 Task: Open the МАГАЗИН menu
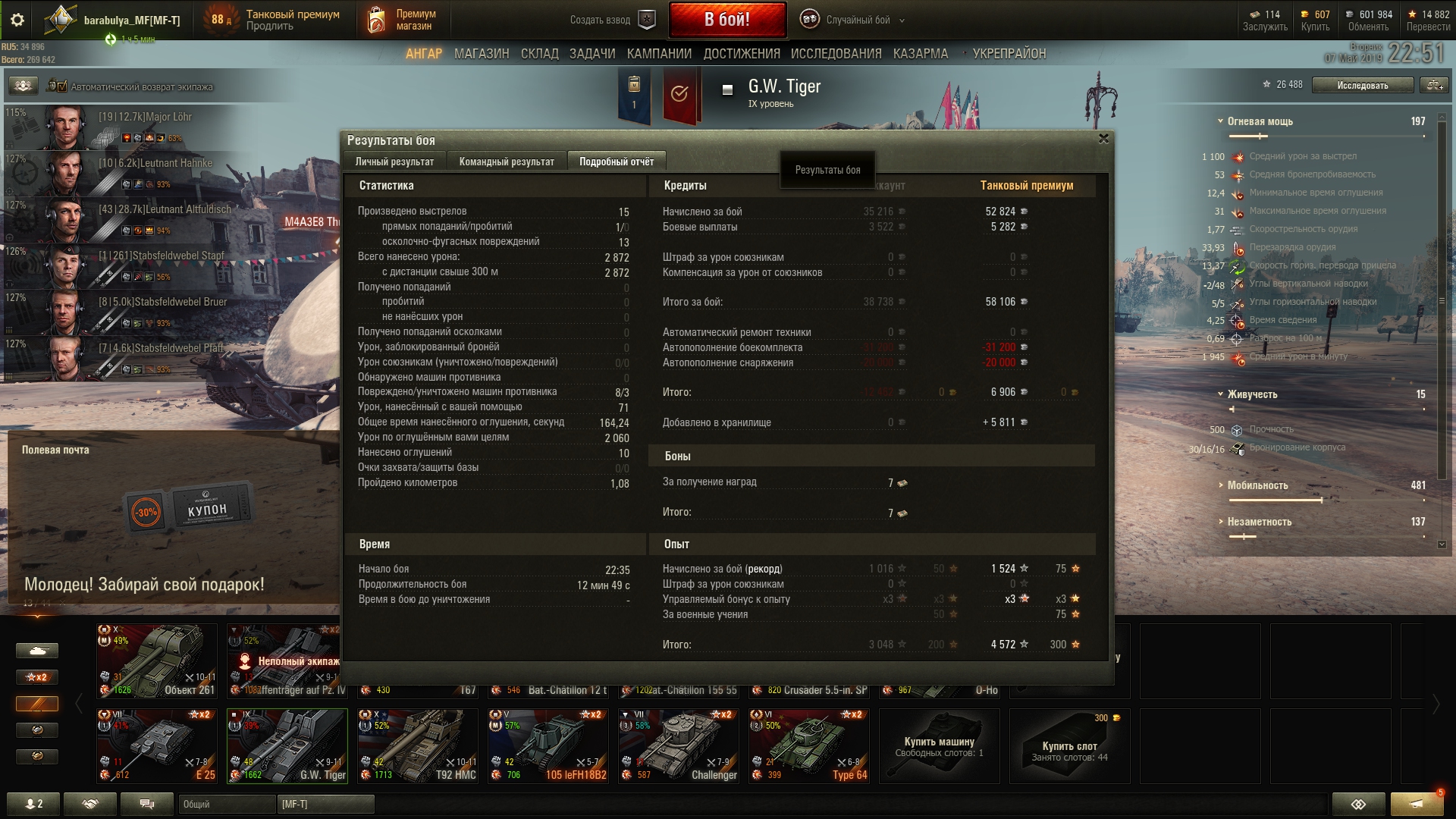(482, 54)
